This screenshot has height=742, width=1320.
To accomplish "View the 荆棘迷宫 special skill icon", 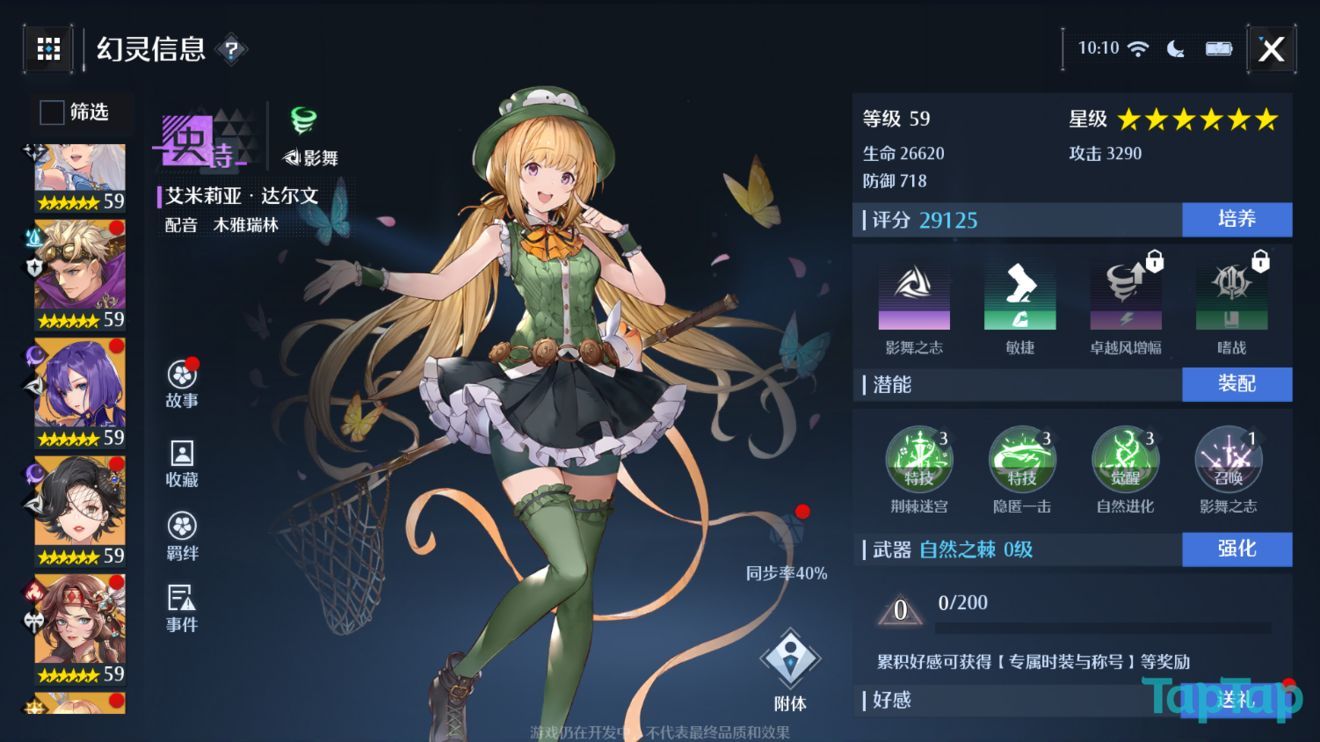I will (918, 459).
